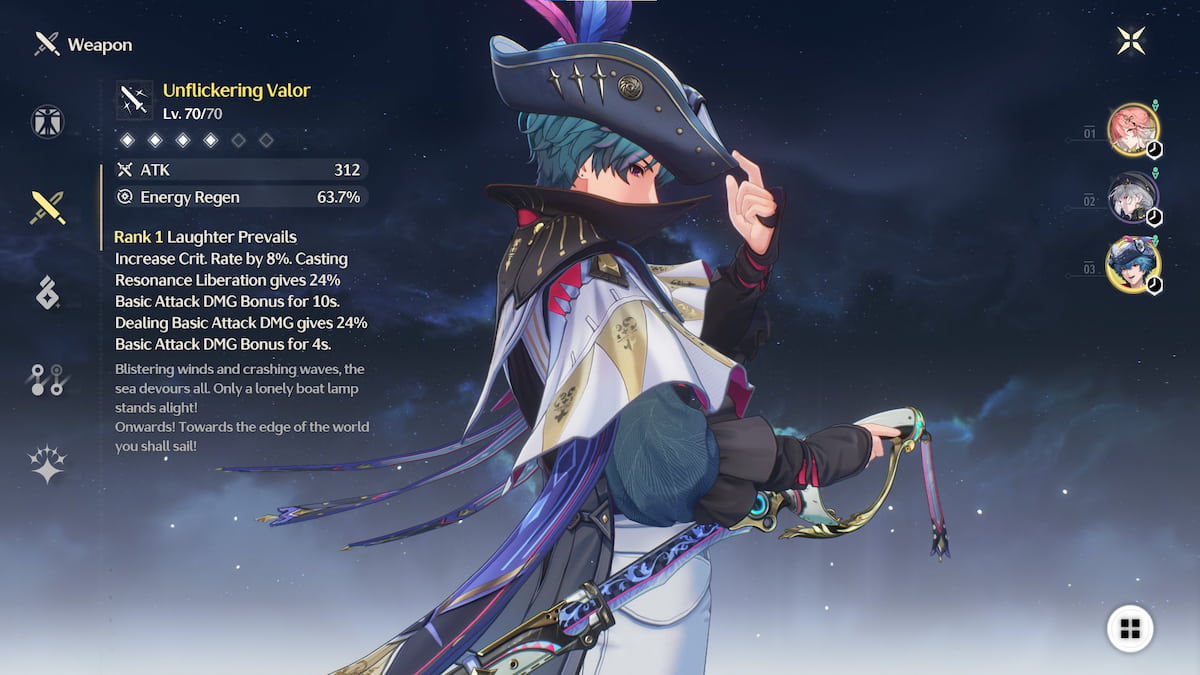Open the Echoes tab icon
The height and width of the screenshot is (675, 1200).
(47, 293)
